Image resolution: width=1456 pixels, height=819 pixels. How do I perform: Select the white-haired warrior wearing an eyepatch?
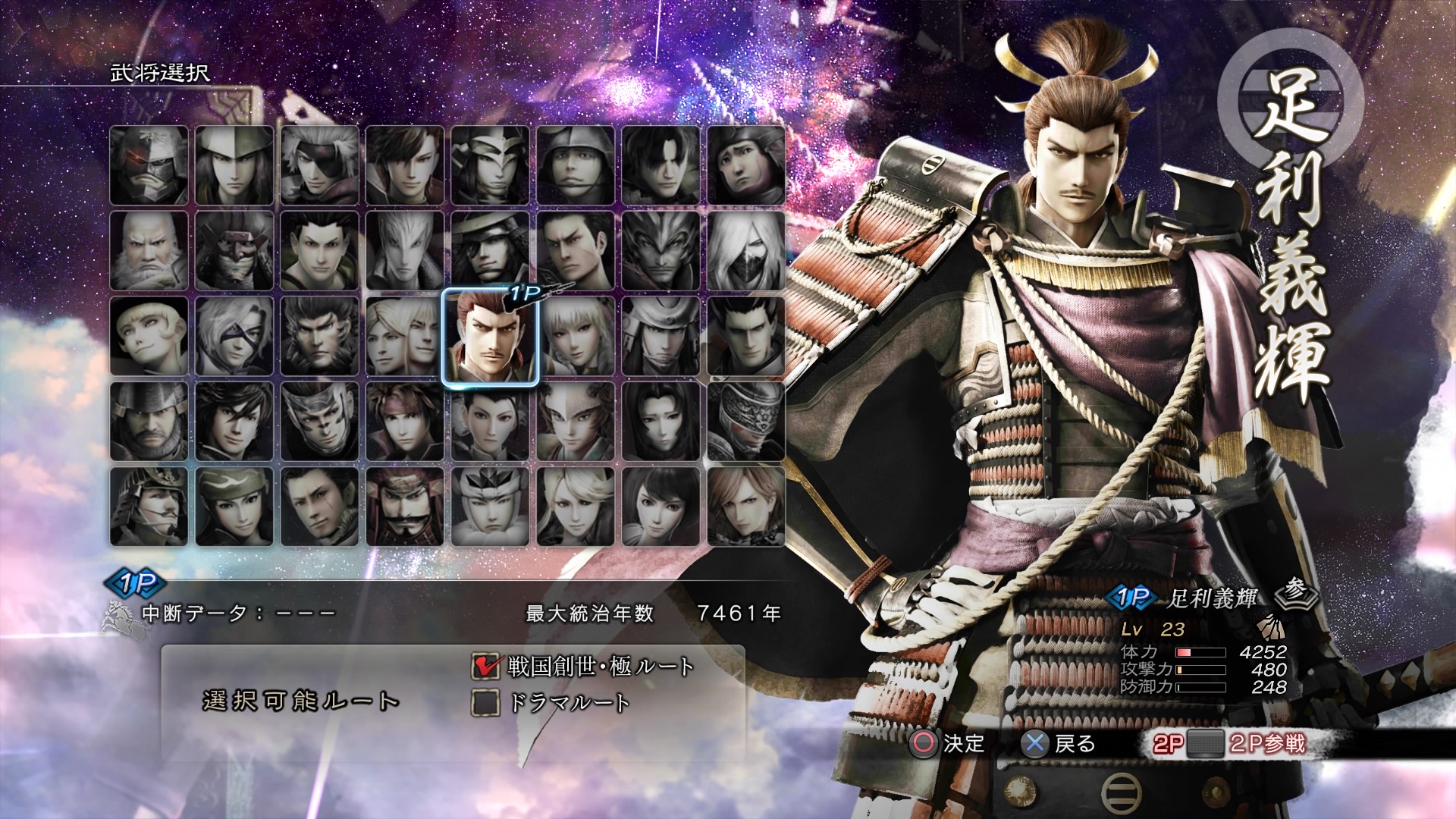[319, 165]
